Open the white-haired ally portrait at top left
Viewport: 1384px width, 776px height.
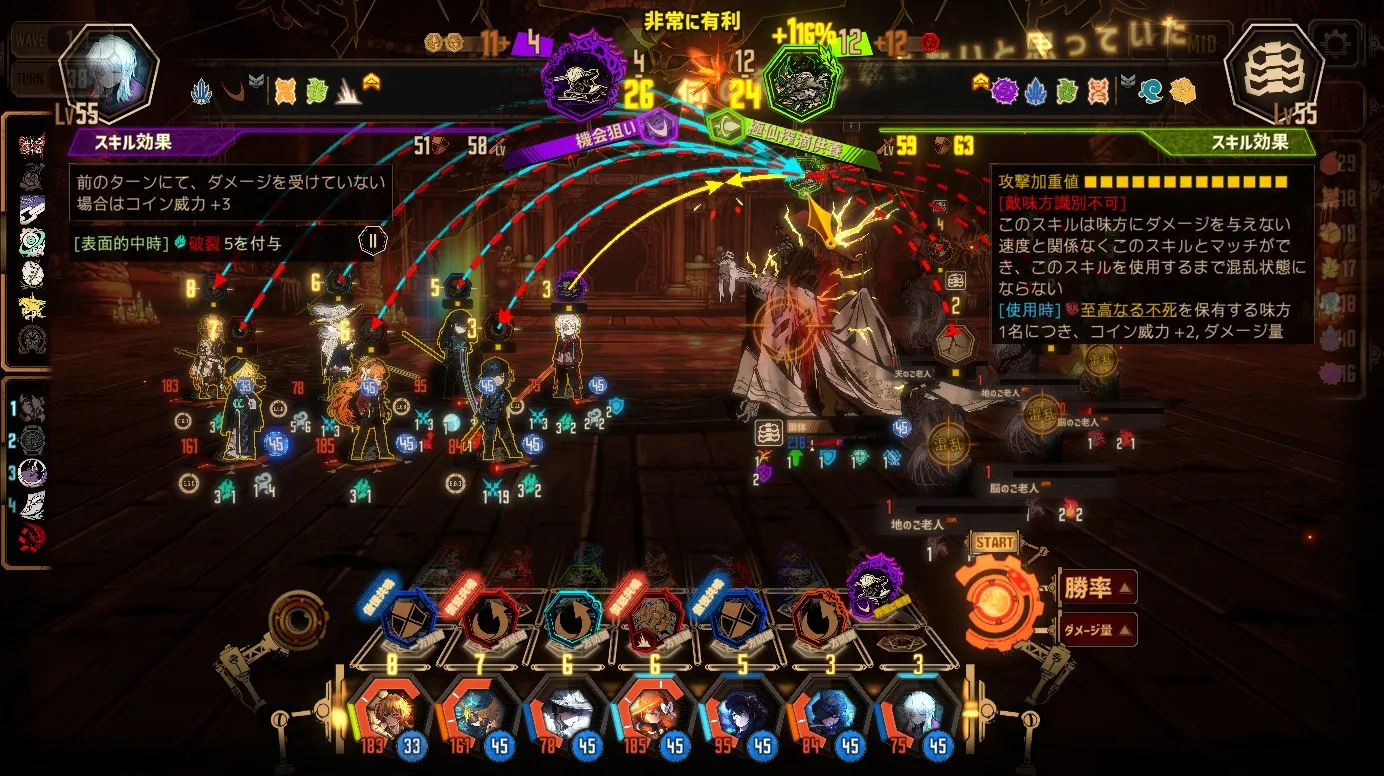click(108, 72)
